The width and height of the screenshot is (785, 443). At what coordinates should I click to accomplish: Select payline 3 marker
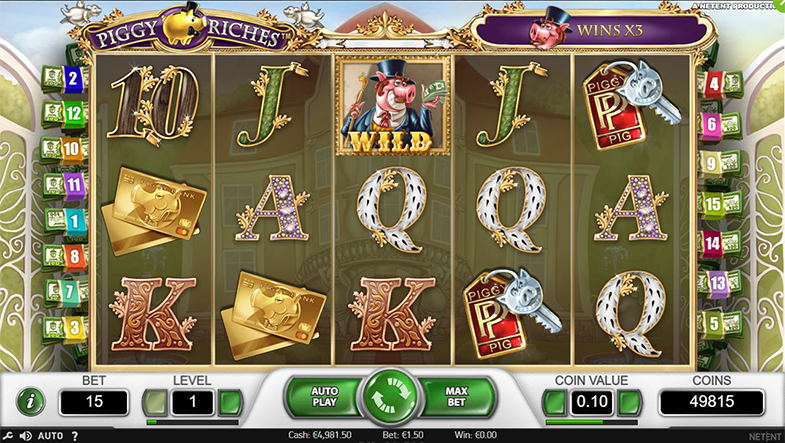(73, 328)
